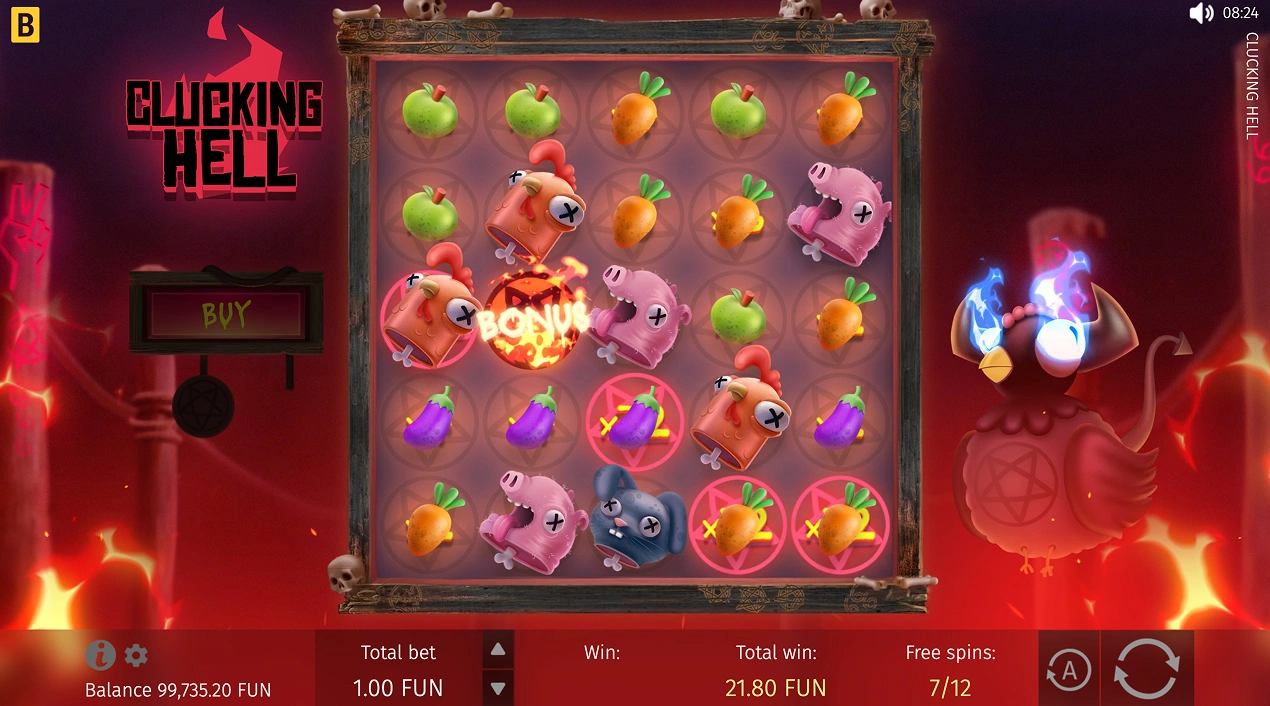The image size is (1270, 706).
Task: Toggle the sound speaker icon
Action: pyautogui.click(x=1200, y=13)
